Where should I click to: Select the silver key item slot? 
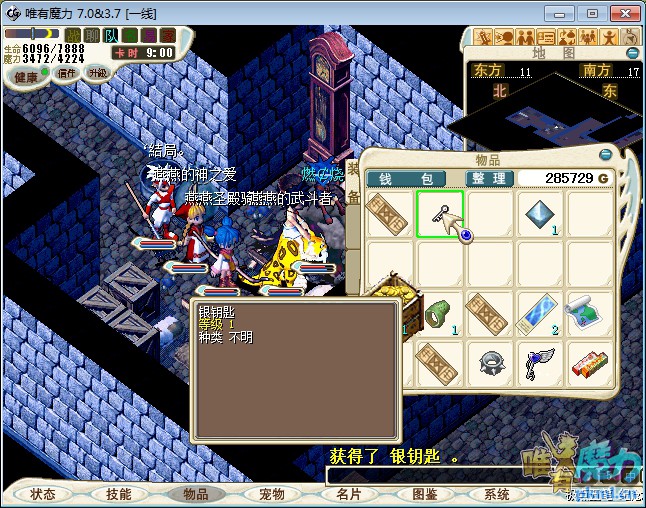pyautogui.click(x=440, y=214)
